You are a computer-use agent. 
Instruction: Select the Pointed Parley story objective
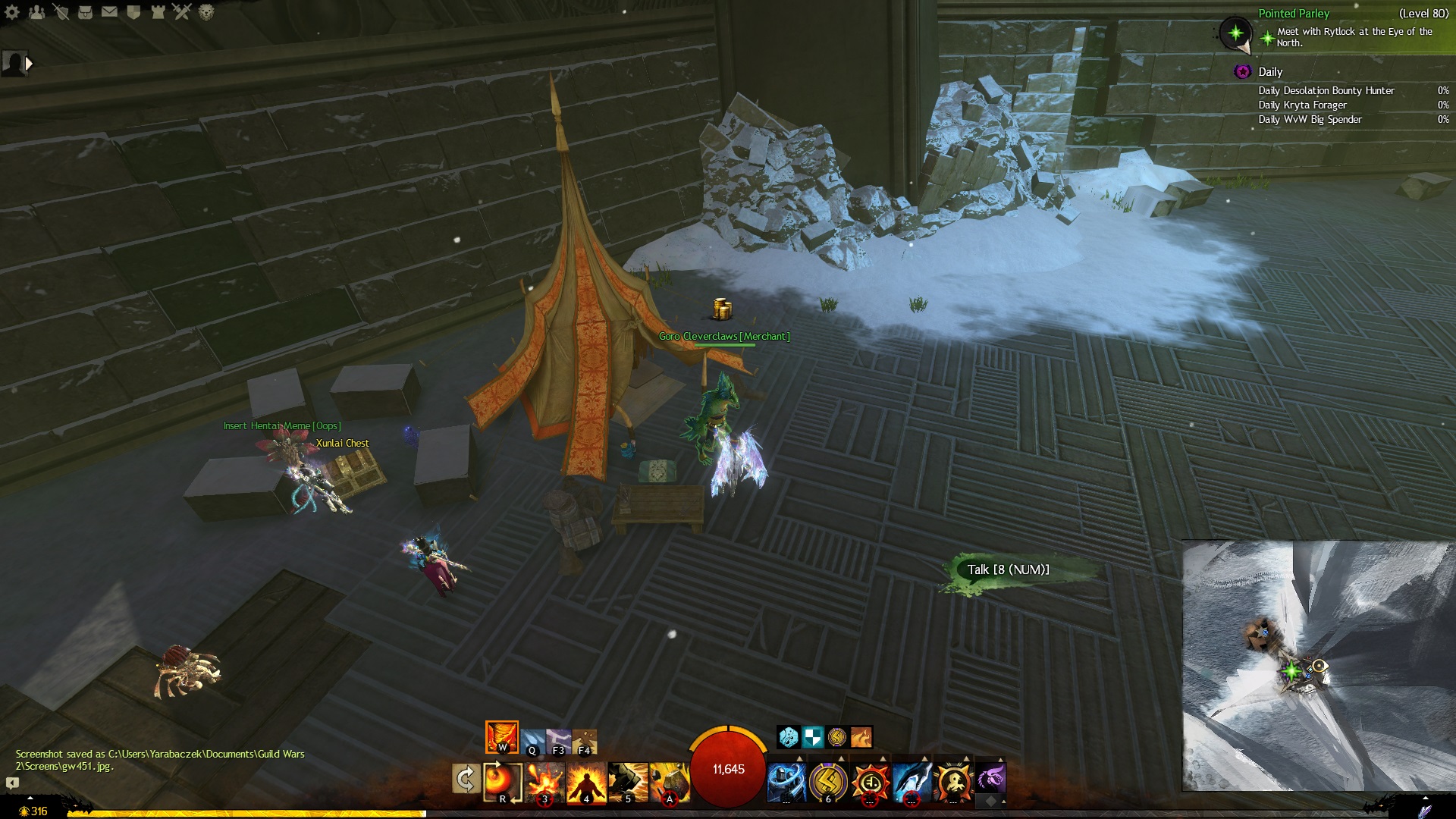[x=1293, y=14]
